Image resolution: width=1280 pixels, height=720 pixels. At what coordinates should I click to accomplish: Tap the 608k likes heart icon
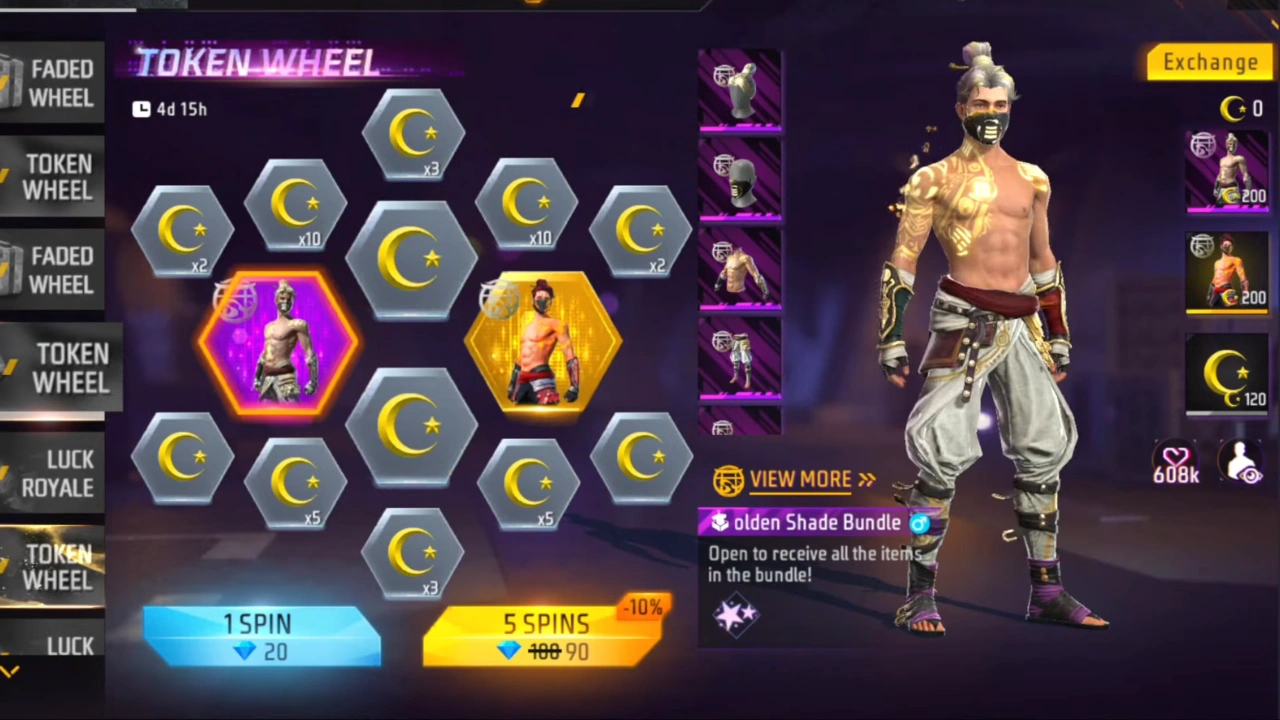(1176, 460)
